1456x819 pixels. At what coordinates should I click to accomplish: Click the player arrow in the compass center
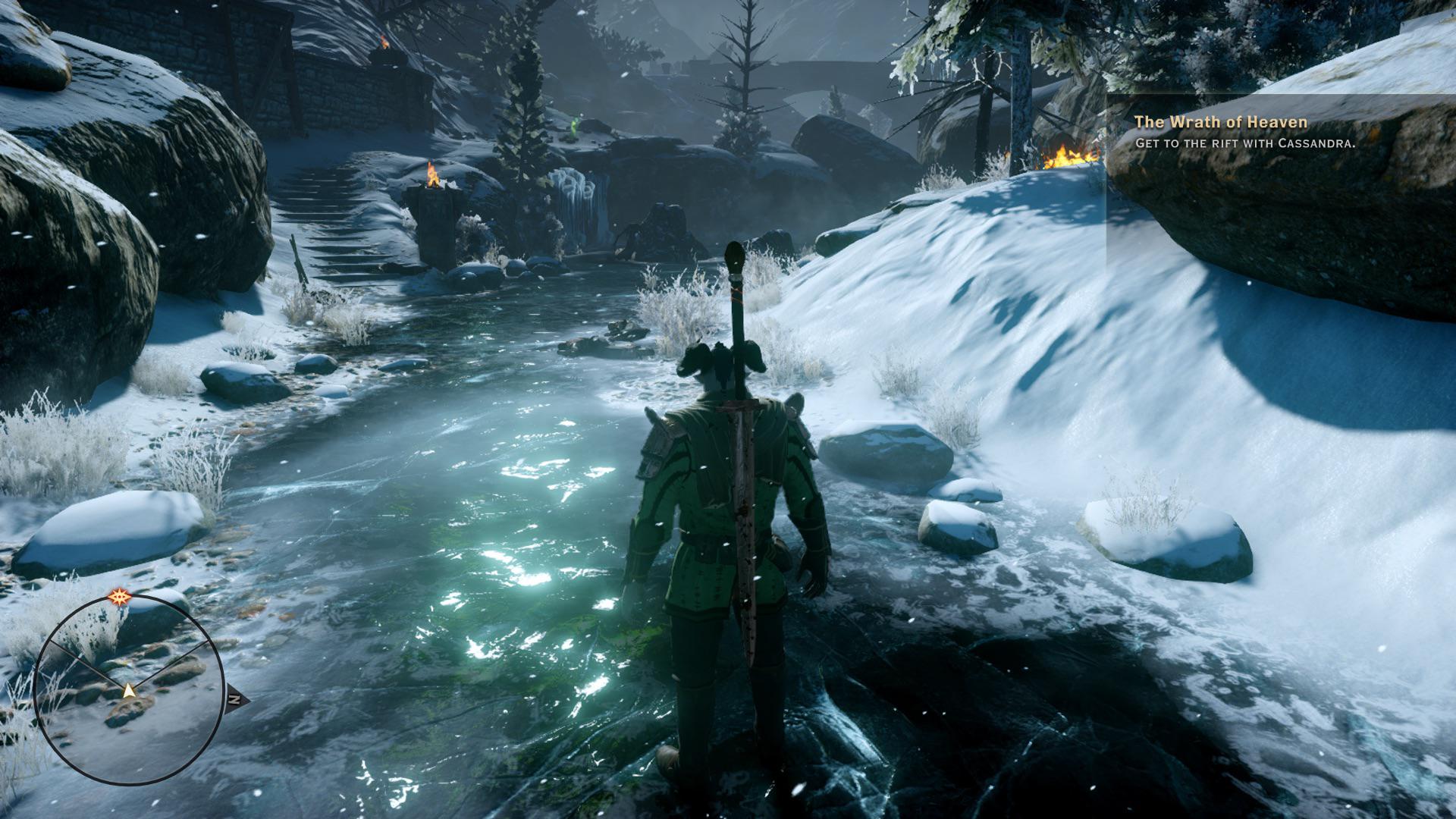point(130,690)
